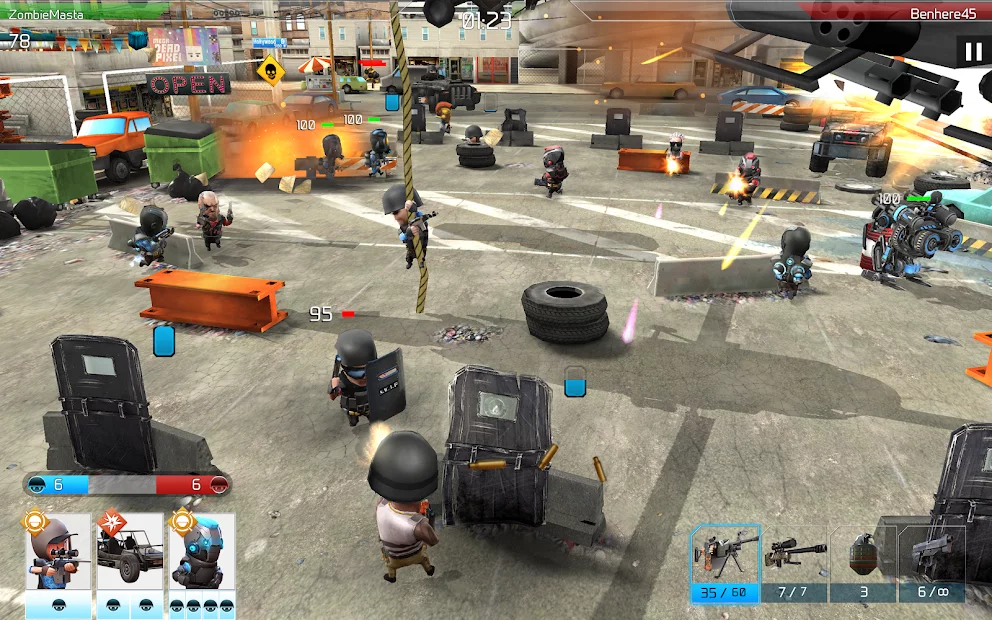The width and height of the screenshot is (992, 620).
Task: Pause the match
Action: [972, 53]
